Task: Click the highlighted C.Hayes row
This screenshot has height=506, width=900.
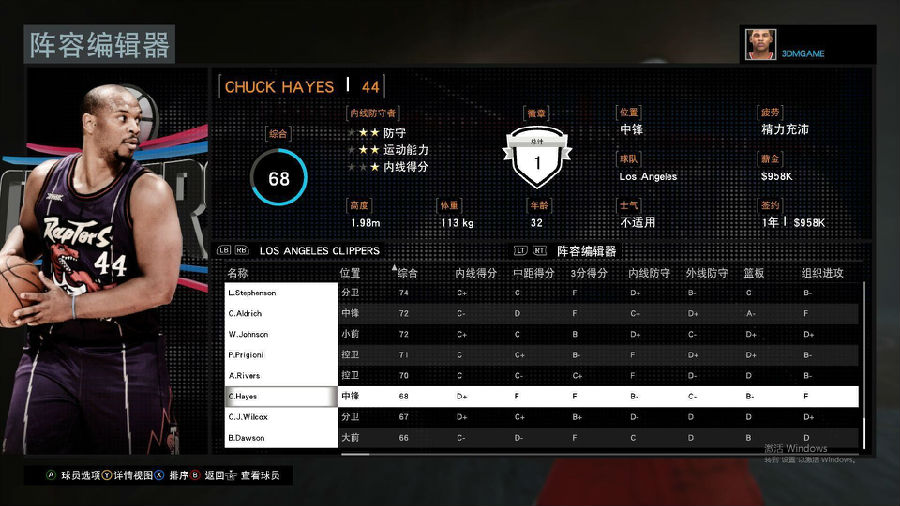Action: [x=281, y=396]
